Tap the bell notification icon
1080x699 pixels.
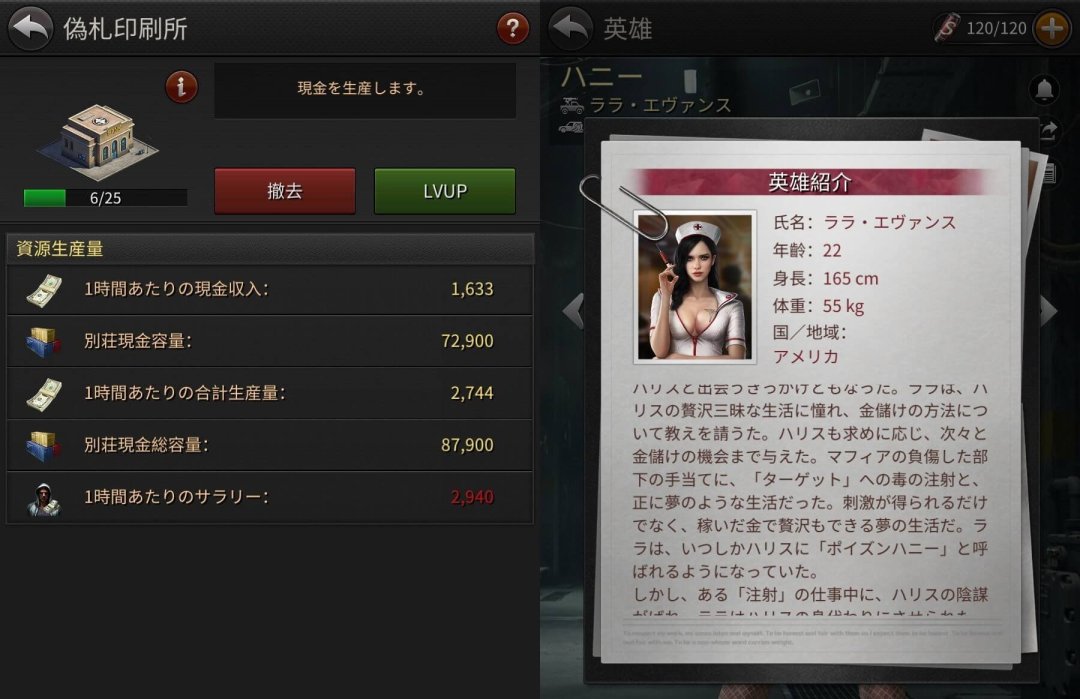click(1045, 88)
